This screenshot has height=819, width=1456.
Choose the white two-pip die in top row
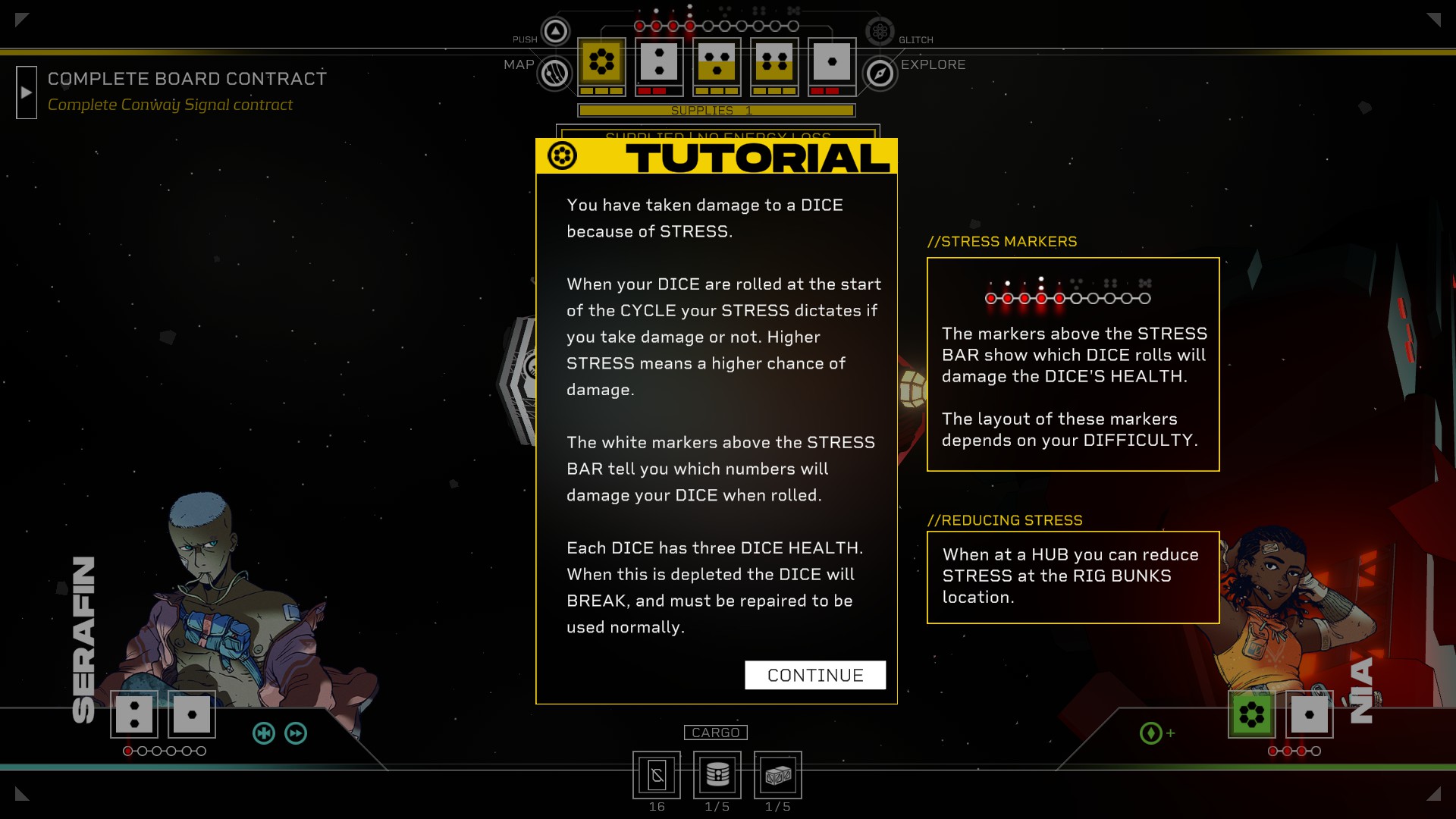[x=659, y=62]
